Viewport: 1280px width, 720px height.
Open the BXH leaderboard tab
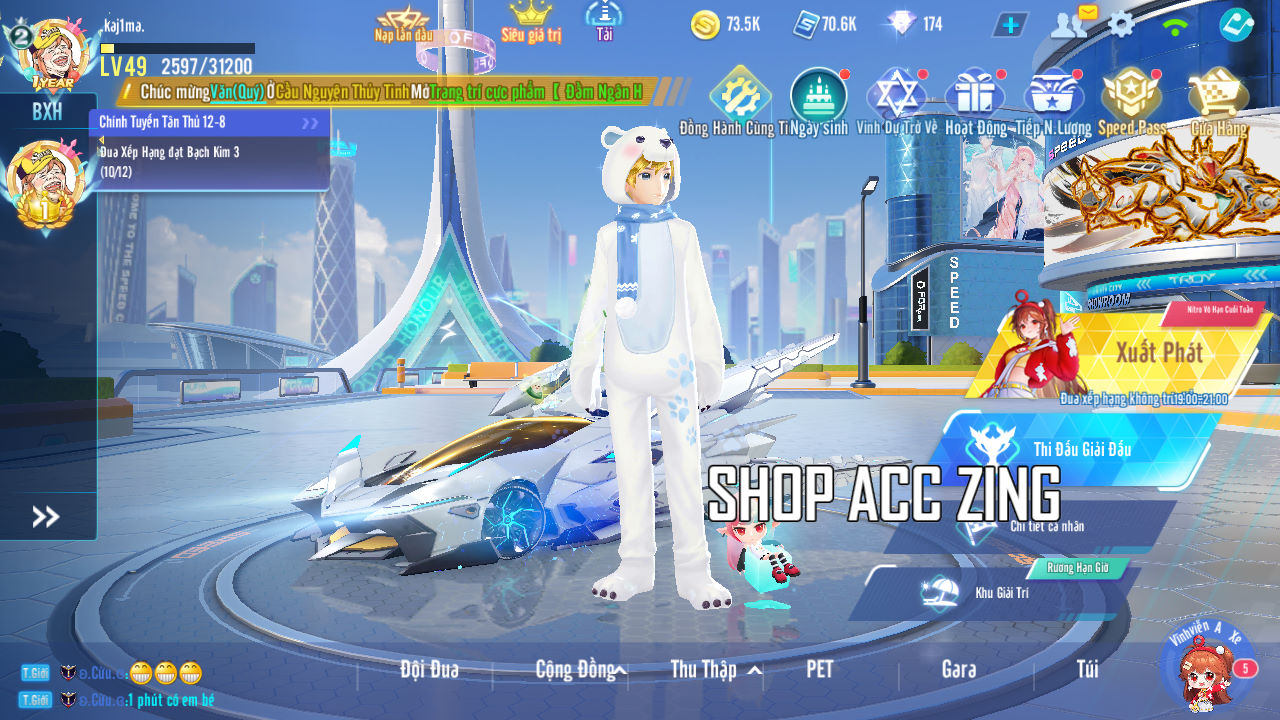[47, 111]
